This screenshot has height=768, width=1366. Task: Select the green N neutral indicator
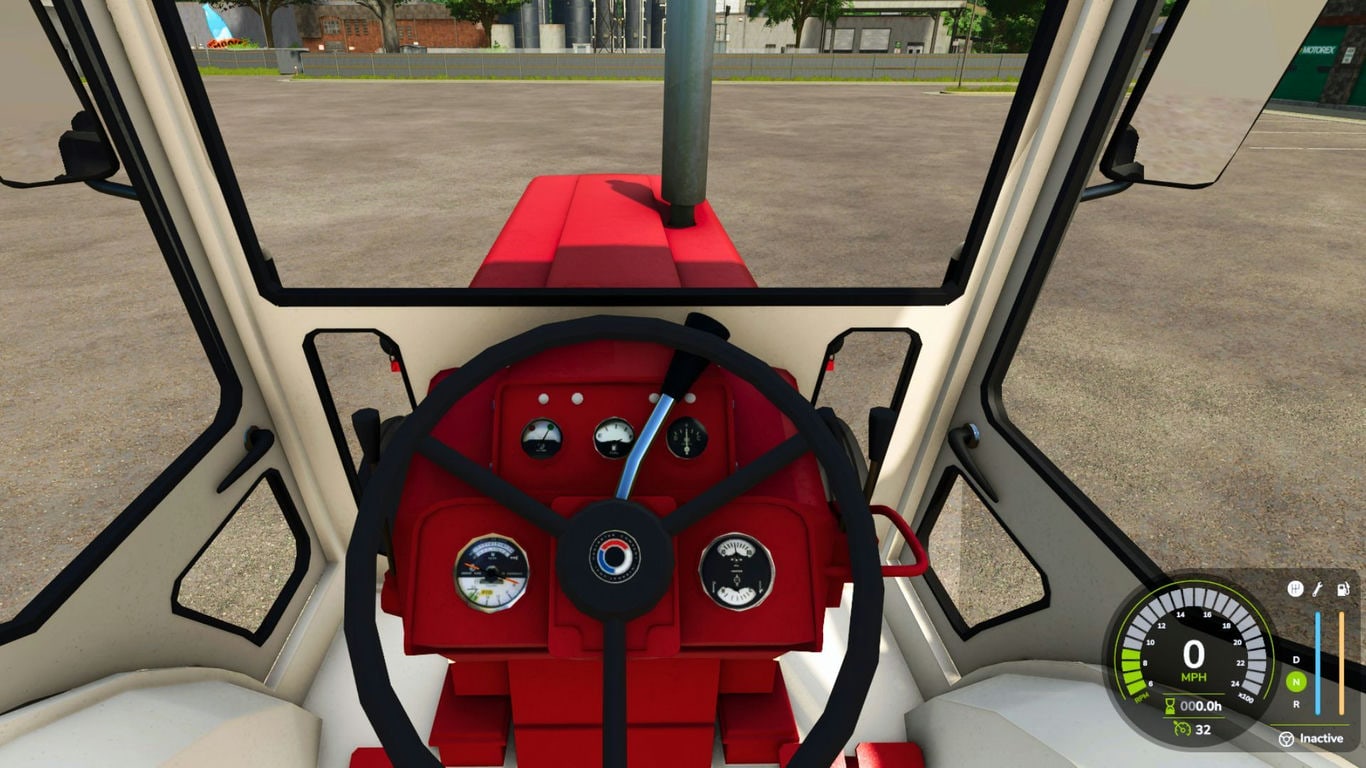1296,682
